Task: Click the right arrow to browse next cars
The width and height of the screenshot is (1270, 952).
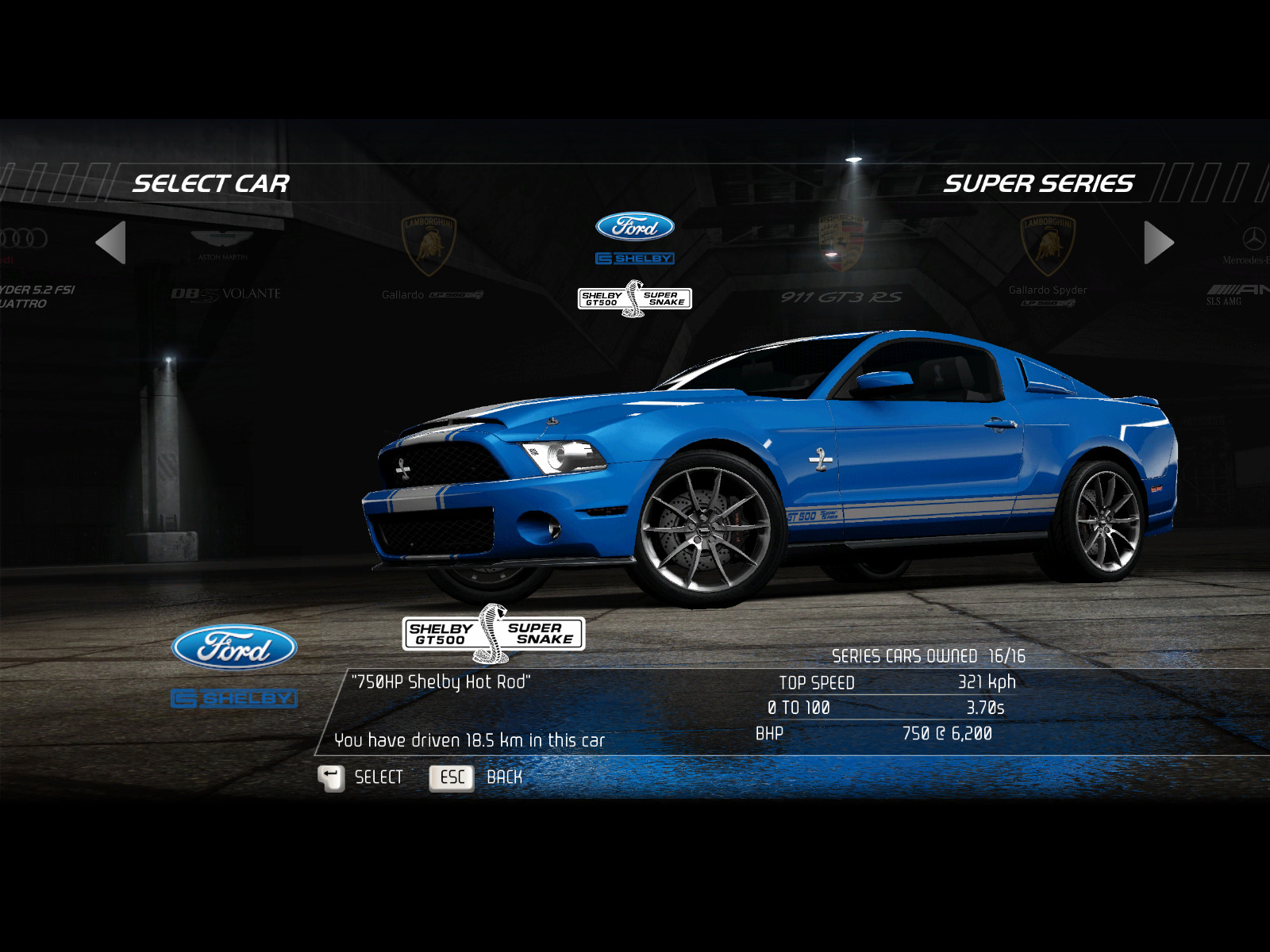Action: (x=1158, y=242)
